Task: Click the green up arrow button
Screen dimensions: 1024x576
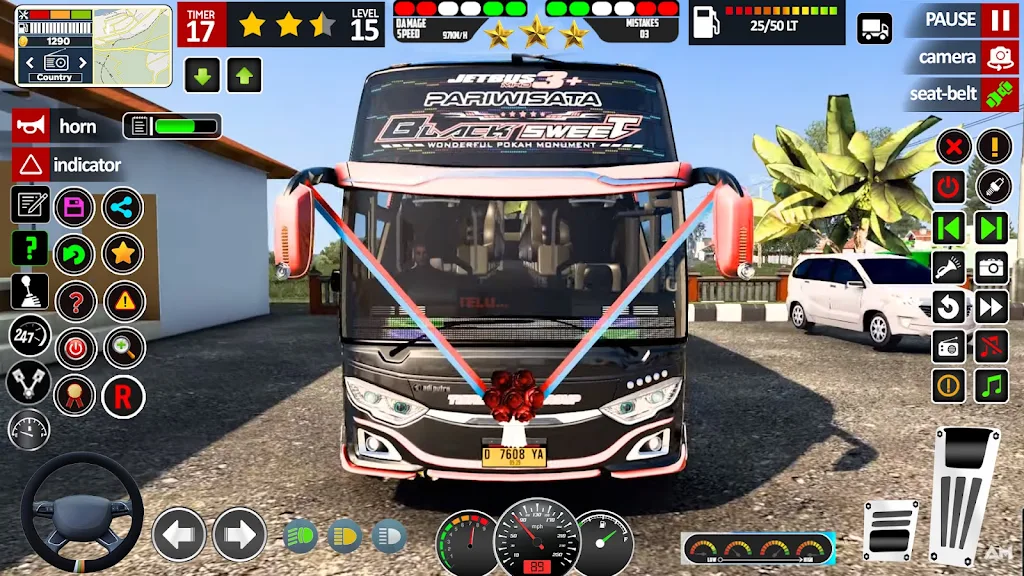Action: click(244, 75)
